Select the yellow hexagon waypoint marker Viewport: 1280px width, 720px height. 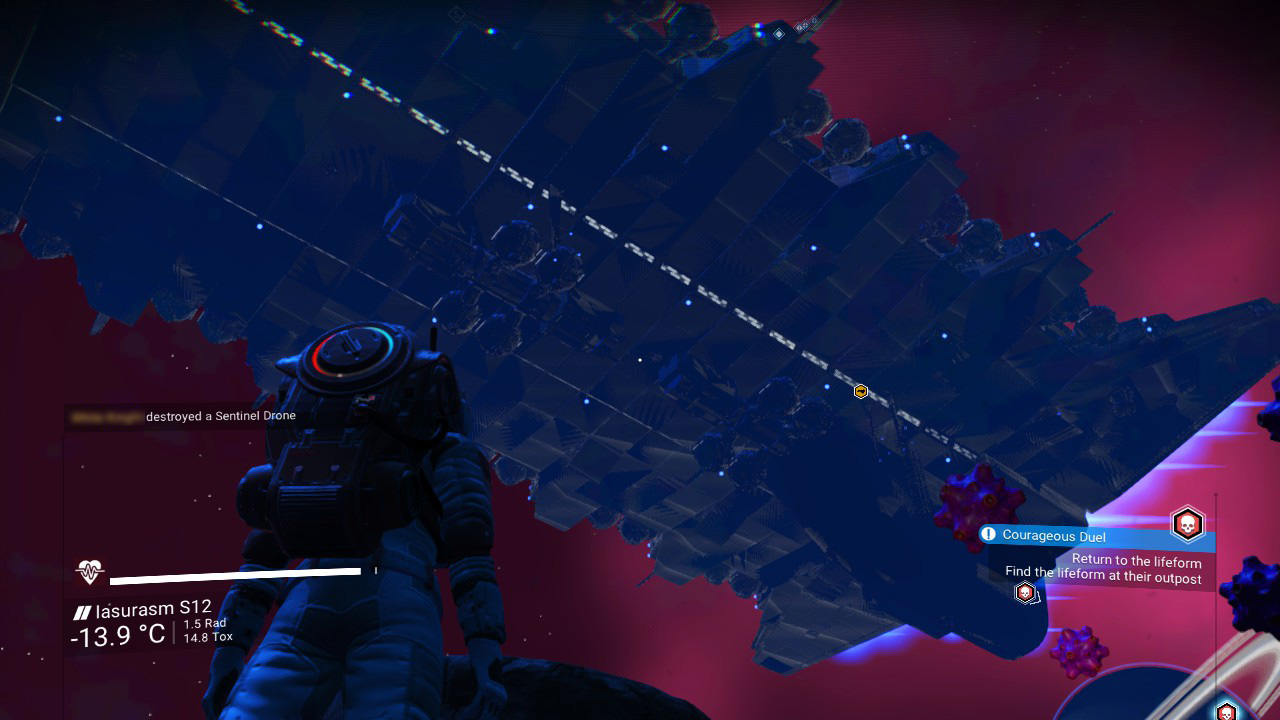click(861, 392)
